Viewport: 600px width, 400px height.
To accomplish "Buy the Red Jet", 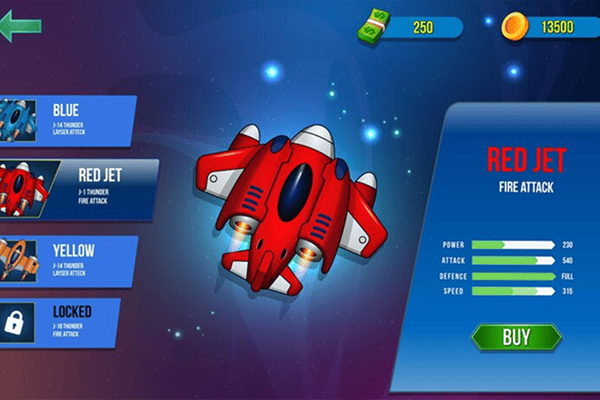I will [x=516, y=337].
